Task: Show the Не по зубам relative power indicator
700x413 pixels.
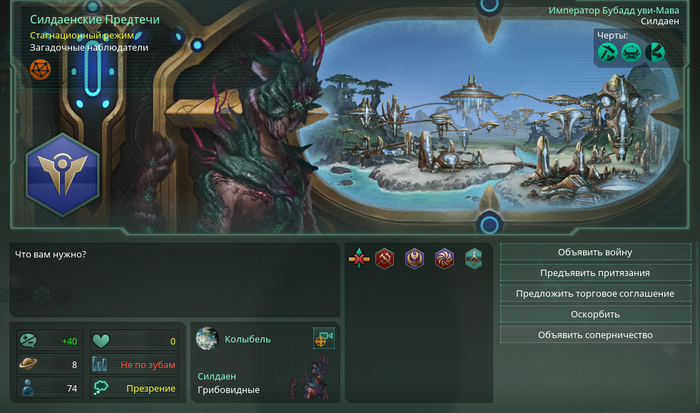Action: point(135,365)
